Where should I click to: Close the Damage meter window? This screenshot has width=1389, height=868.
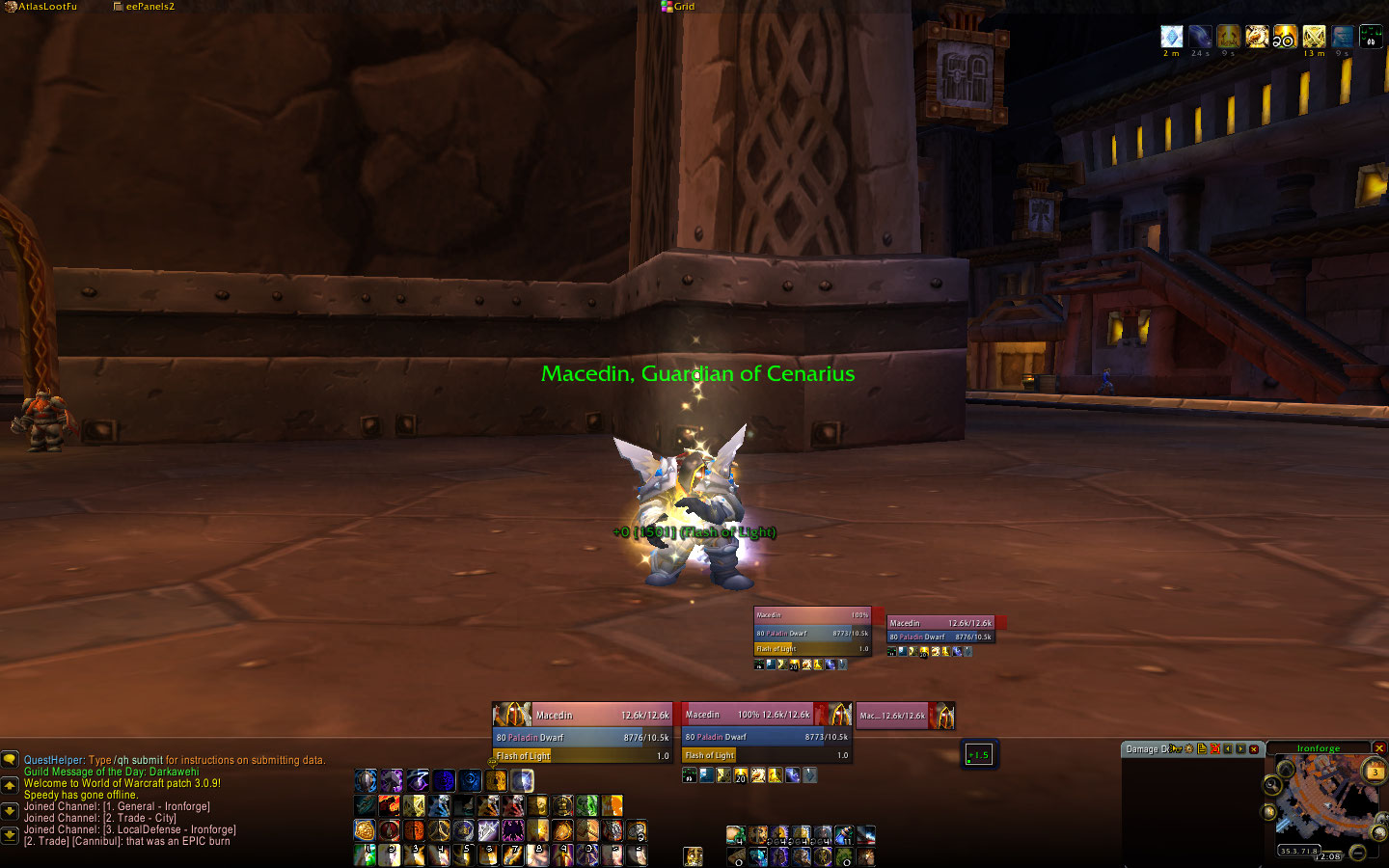pos(1254,749)
